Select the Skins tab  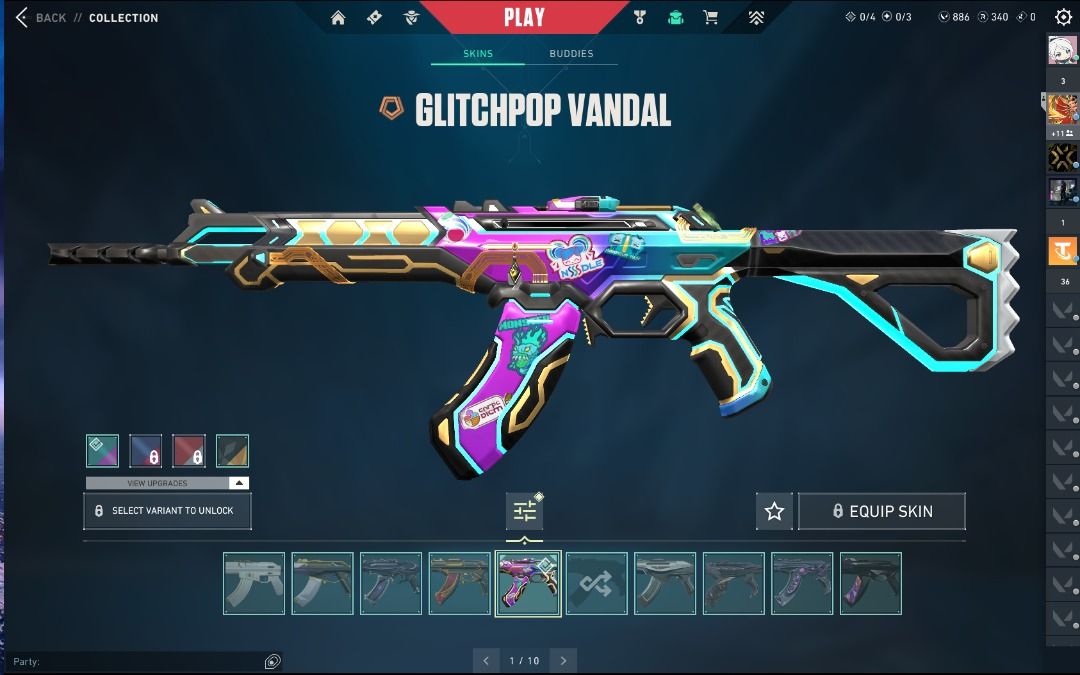click(x=478, y=54)
